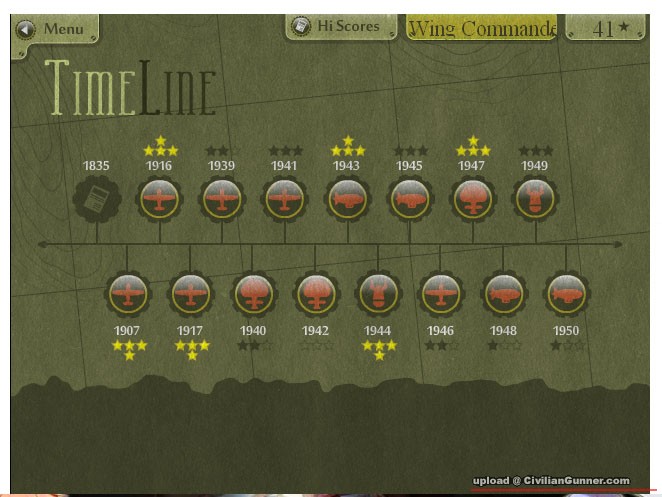Choose the 1907 mission badge
662x497 pixels.
click(128, 294)
